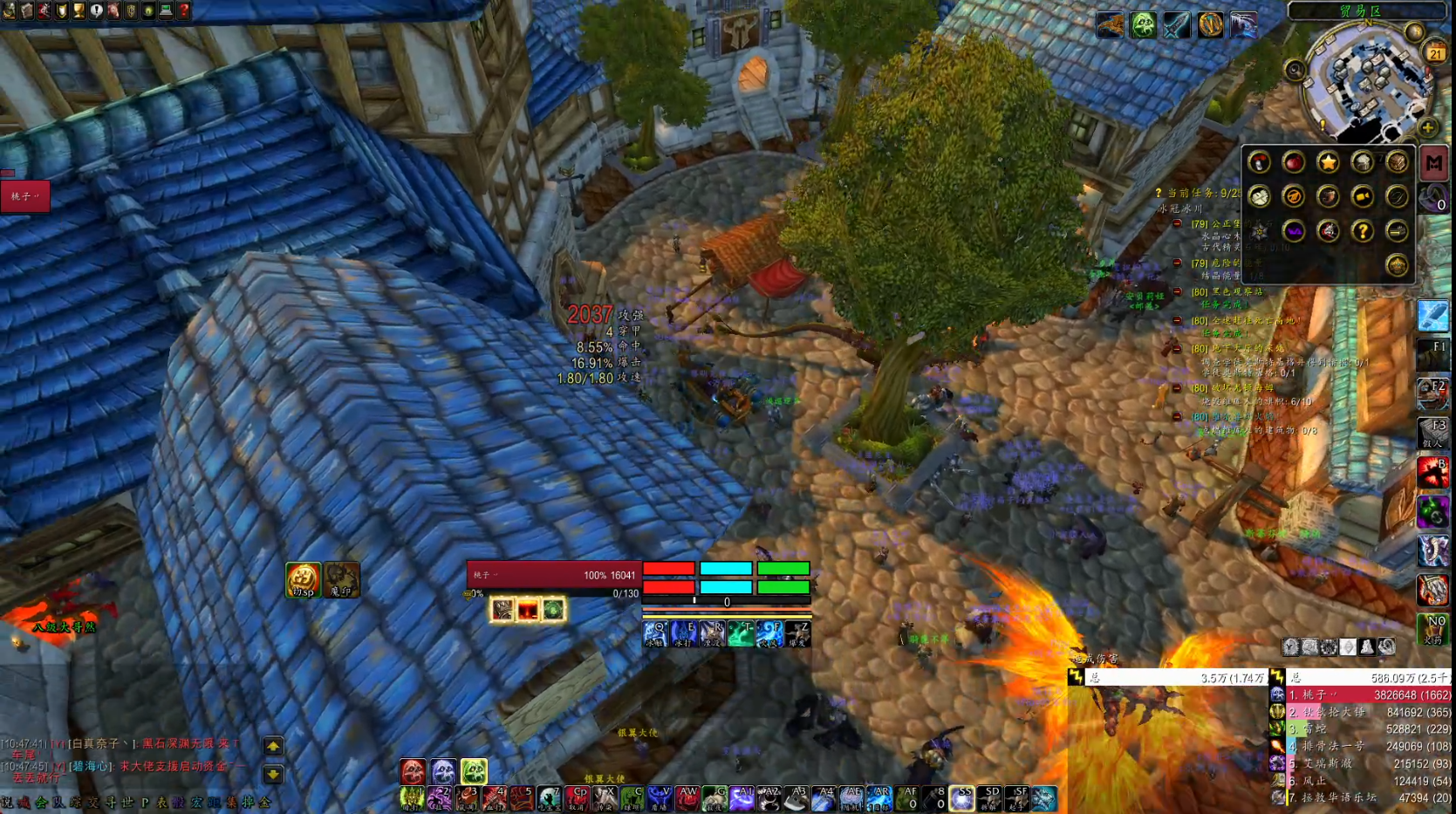The height and width of the screenshot is (814, 1456).
Task: Click the gold star minimap addon button
Action: (1328, 162)
